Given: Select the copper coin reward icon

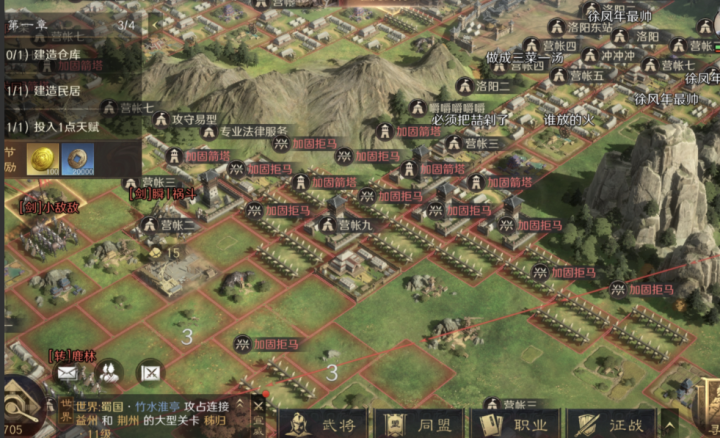Looking at the screenshot, I should (x=78, y=159).
